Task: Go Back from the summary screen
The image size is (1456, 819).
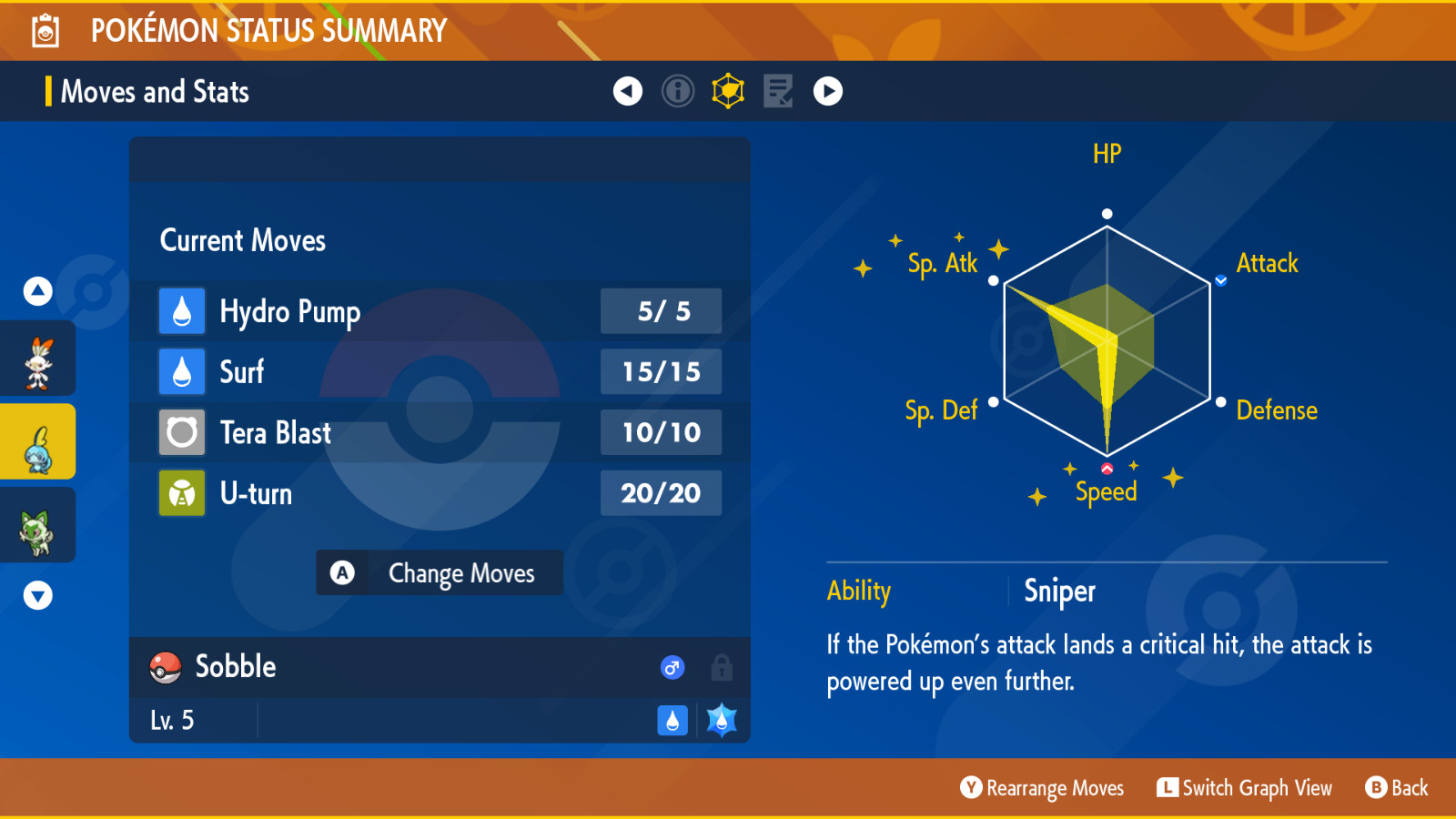Action: click(x=1397, y=788)
